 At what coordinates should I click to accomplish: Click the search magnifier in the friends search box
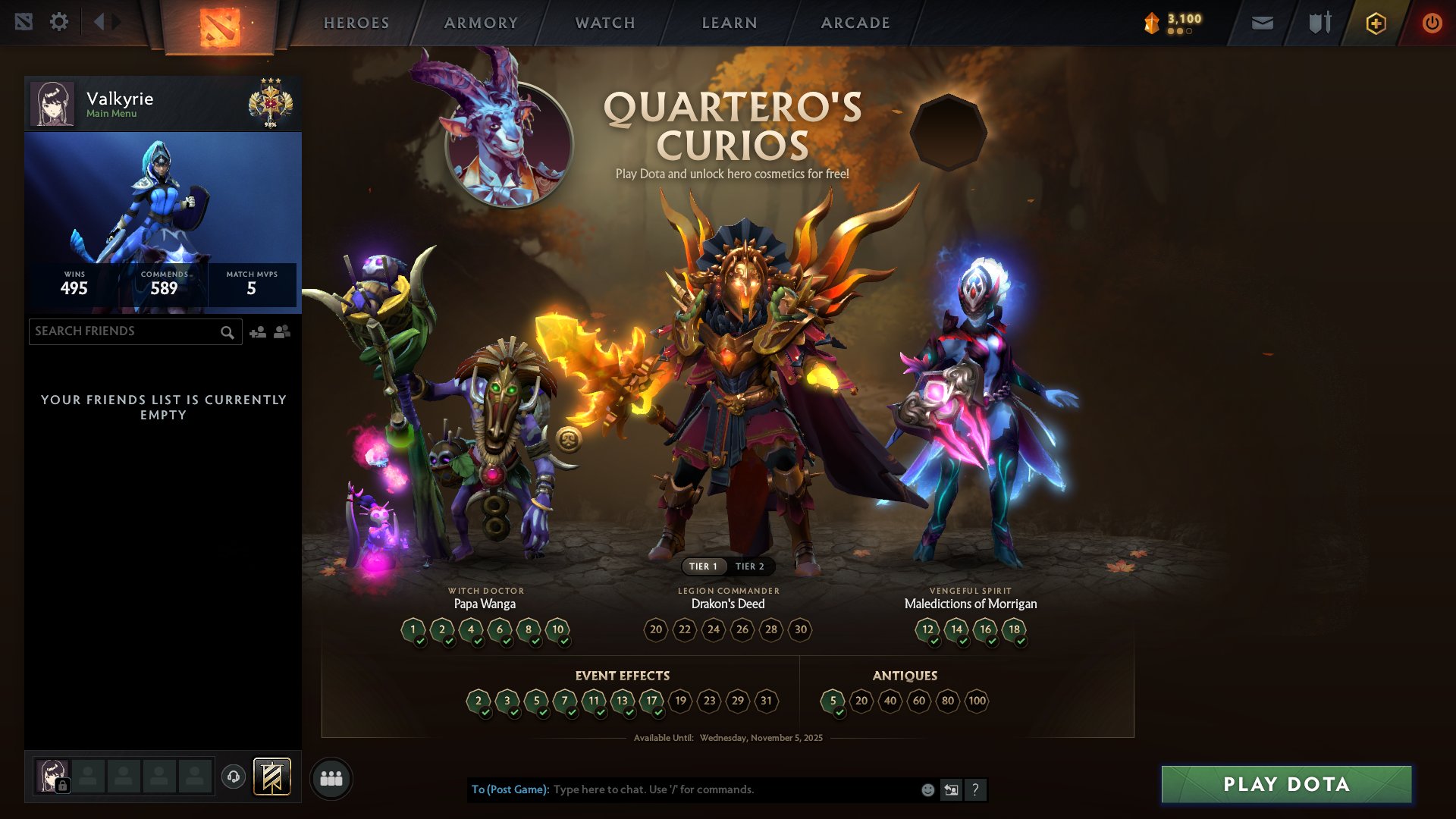click(x=227, y=332)
